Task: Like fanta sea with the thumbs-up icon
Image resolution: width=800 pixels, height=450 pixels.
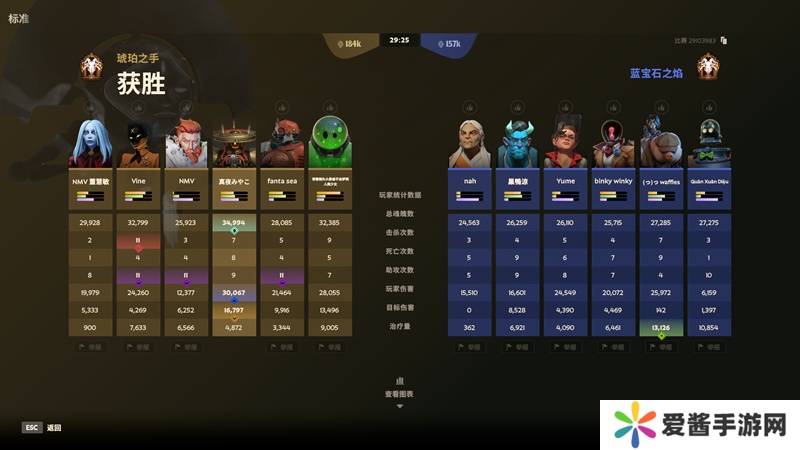Action: [282, 107]
